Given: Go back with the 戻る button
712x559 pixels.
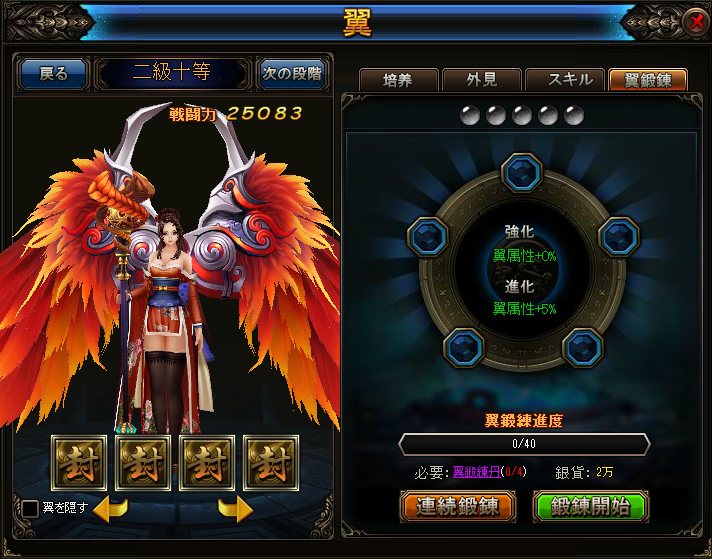Looking at the screenshot, I should (53, 74).
